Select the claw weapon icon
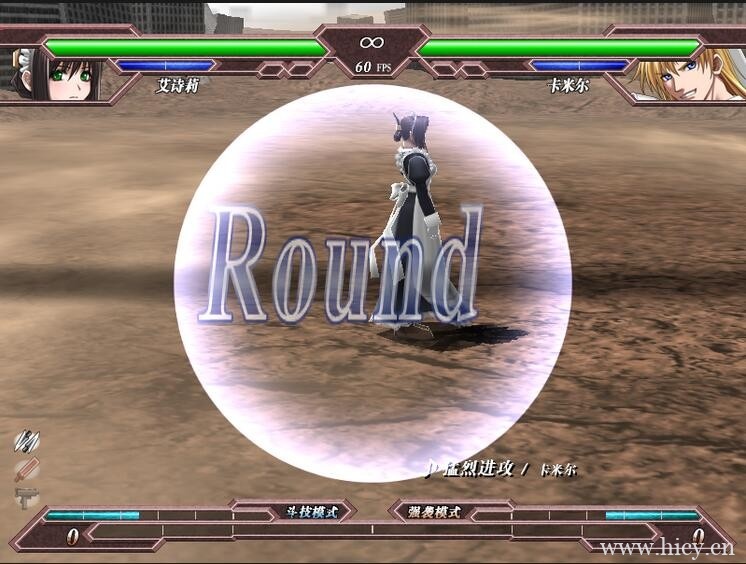746x564 pixels. [26, 441]
